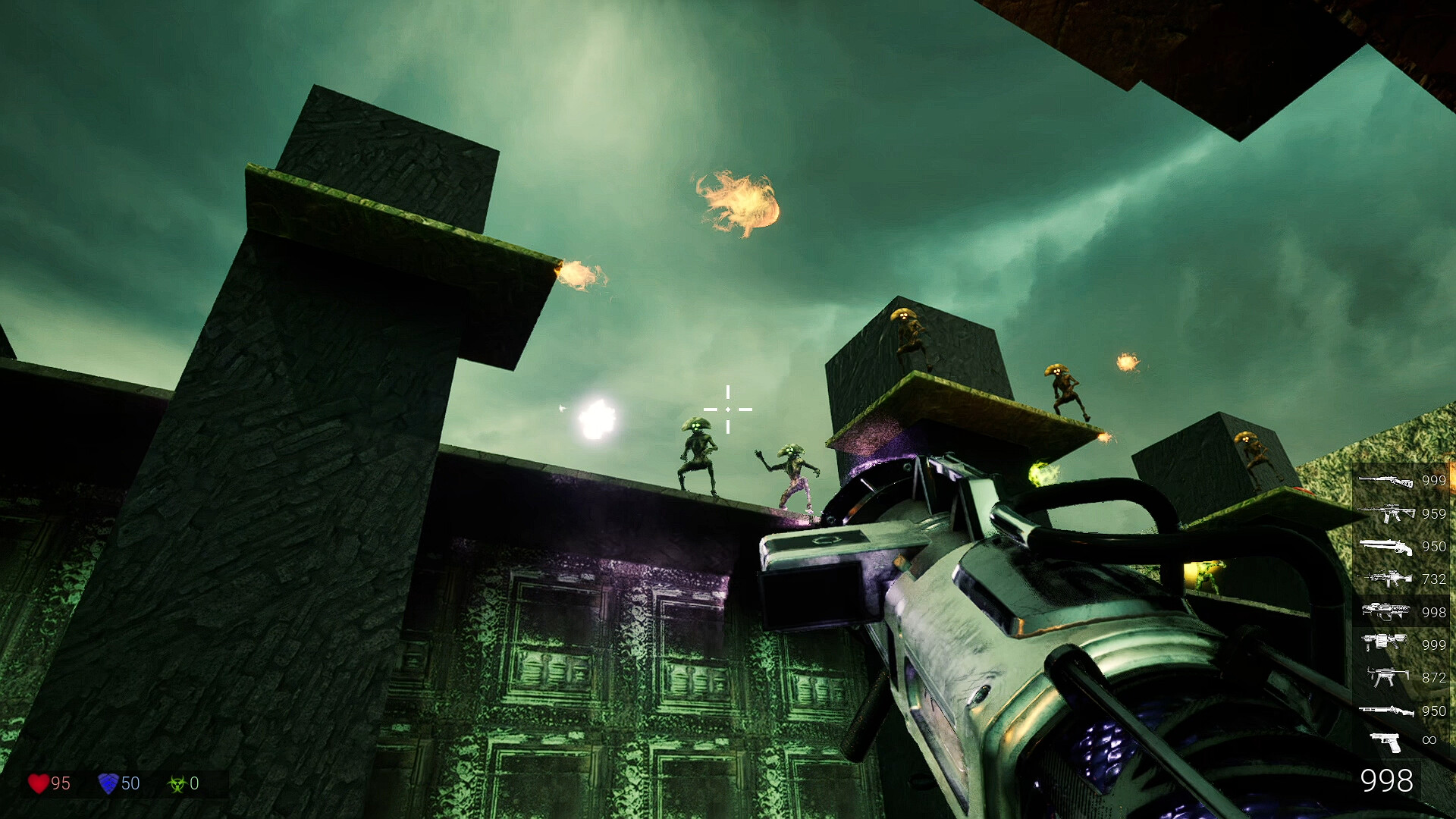The height and width of the screenshot is (819, 1456).
Task: Click the 999 ammo count beside the top rifle
Action: [x=1433, y=482]
